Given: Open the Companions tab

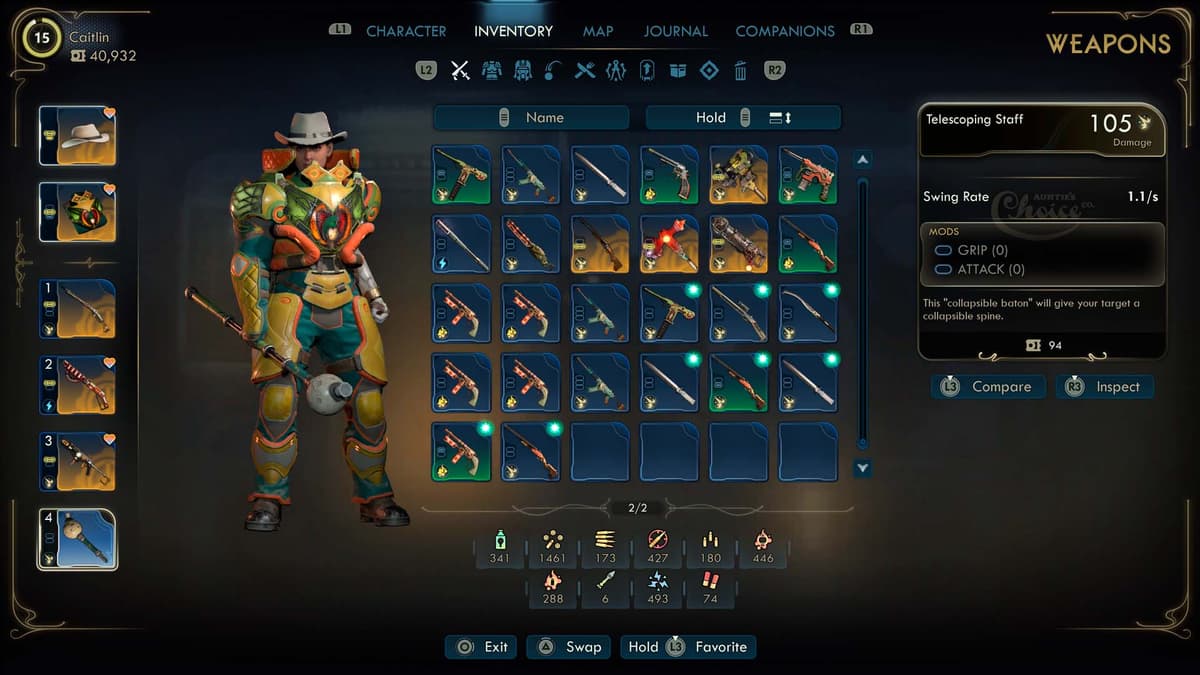Looking at the screenshot, I should [x=785, y=31].
